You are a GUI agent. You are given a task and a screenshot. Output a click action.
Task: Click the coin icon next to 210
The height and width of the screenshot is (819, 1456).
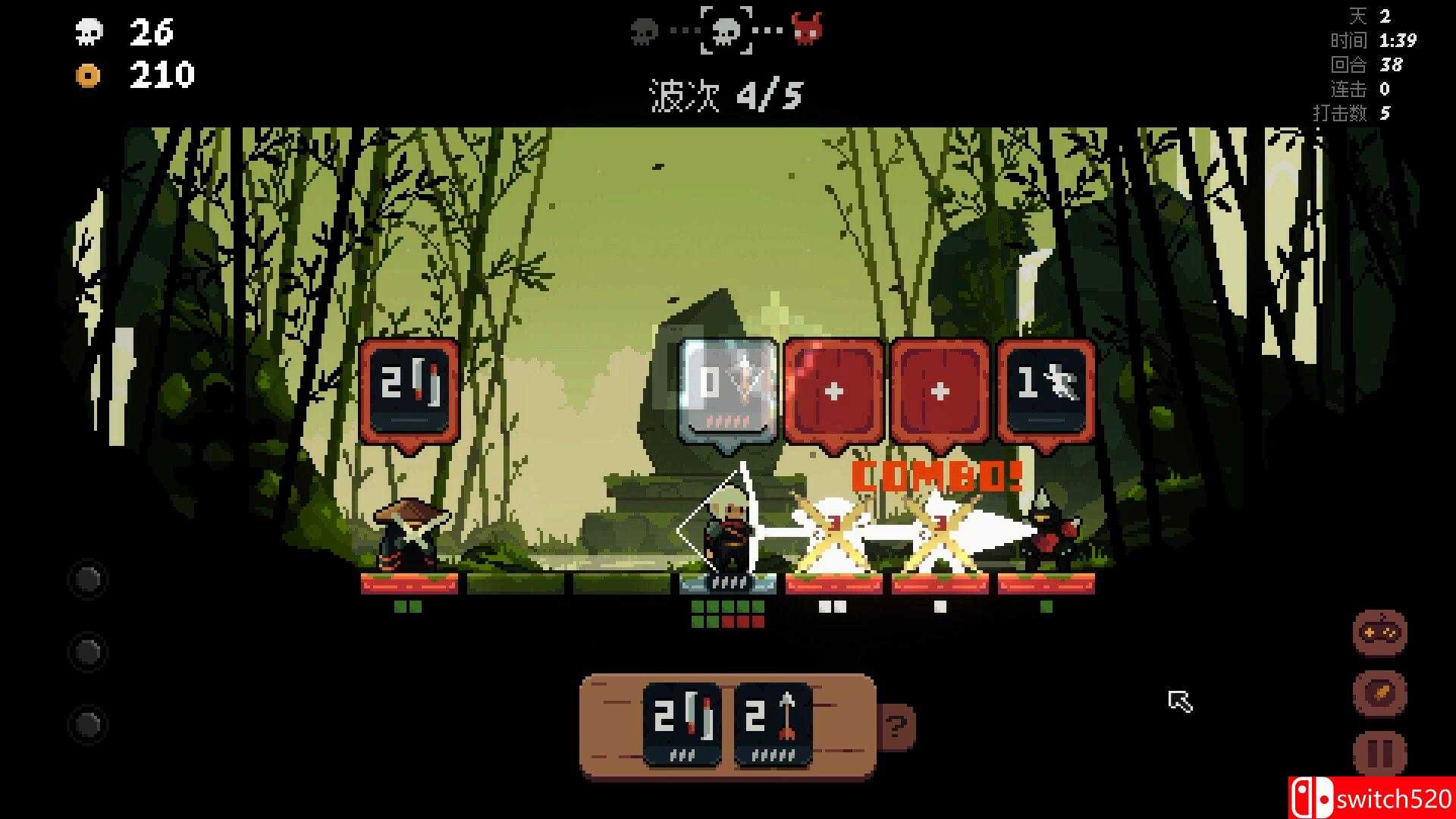[x=89, y=75]
